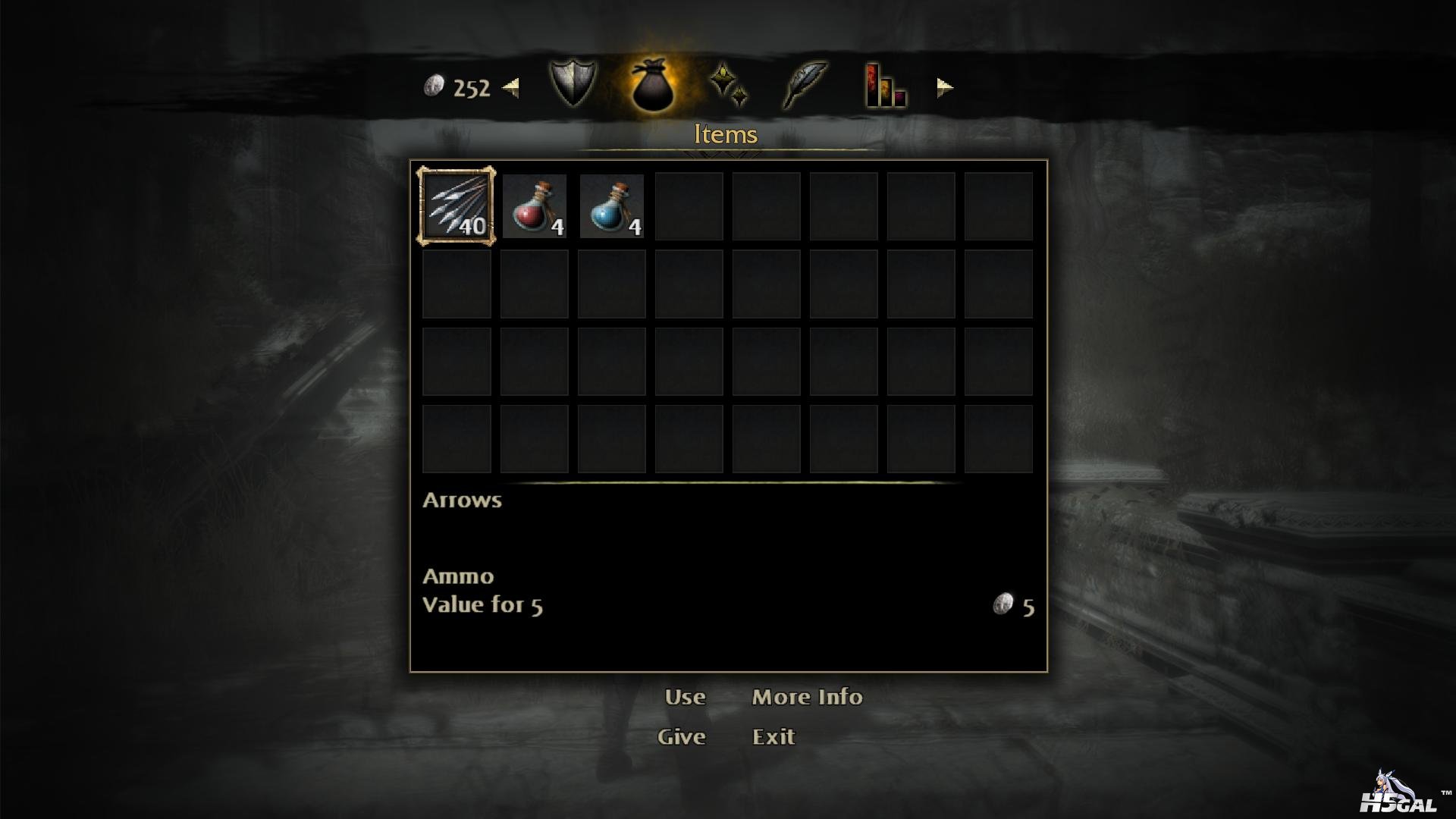
Task: Exit the inventory screen
Action: [x=773, y=736]
